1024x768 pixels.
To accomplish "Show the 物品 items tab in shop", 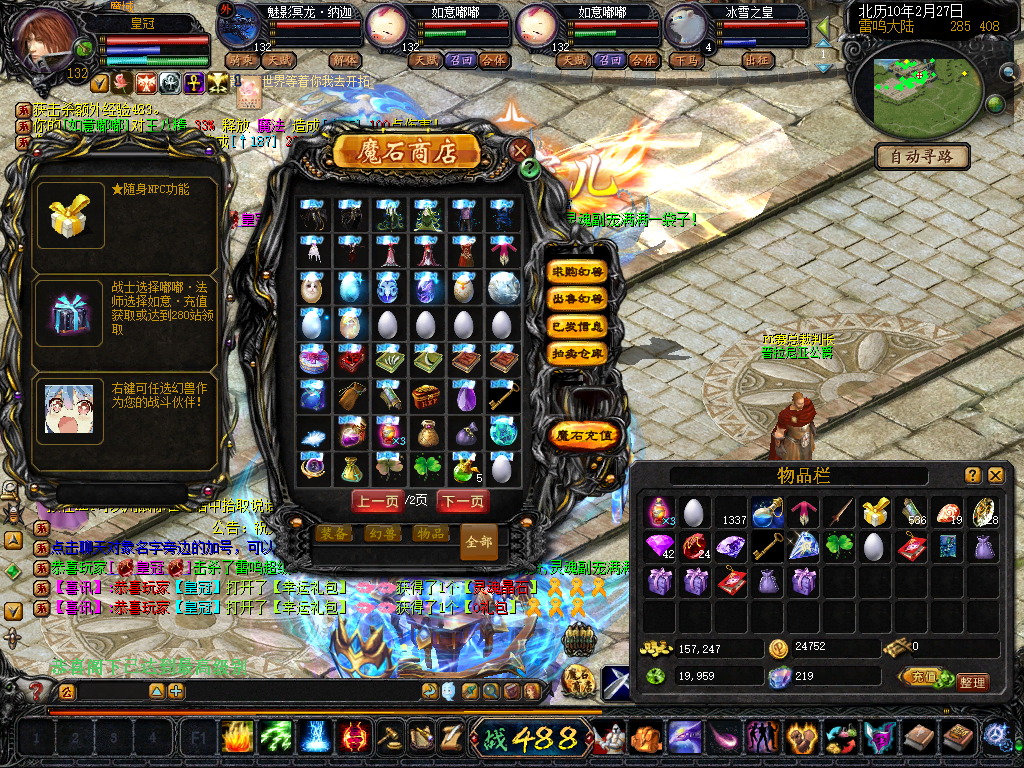I will [x=429, y=534].
